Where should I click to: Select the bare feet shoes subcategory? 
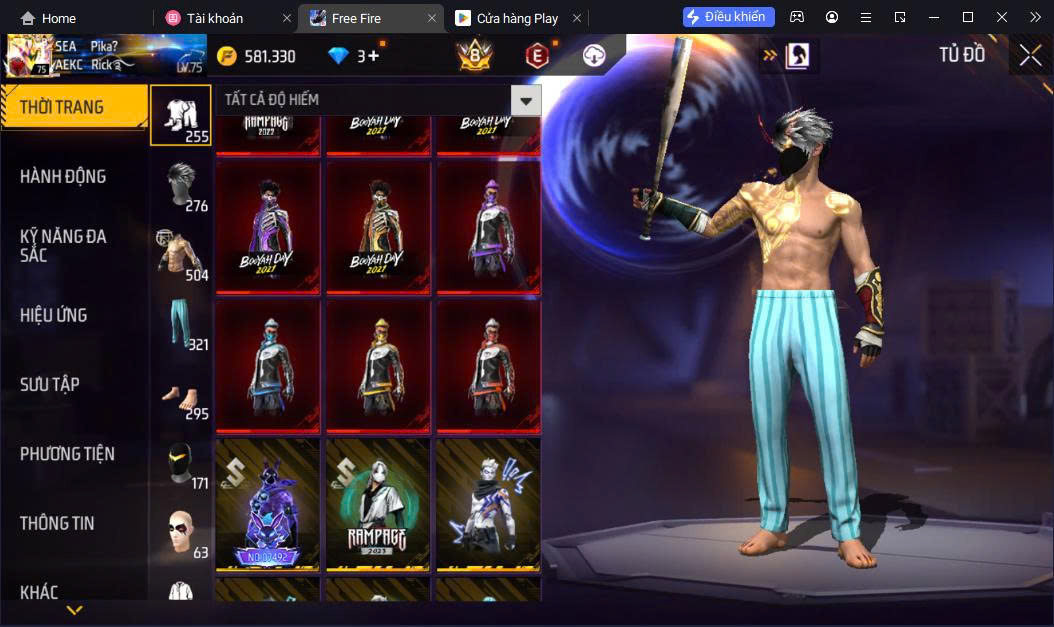[x=184, y=397]
